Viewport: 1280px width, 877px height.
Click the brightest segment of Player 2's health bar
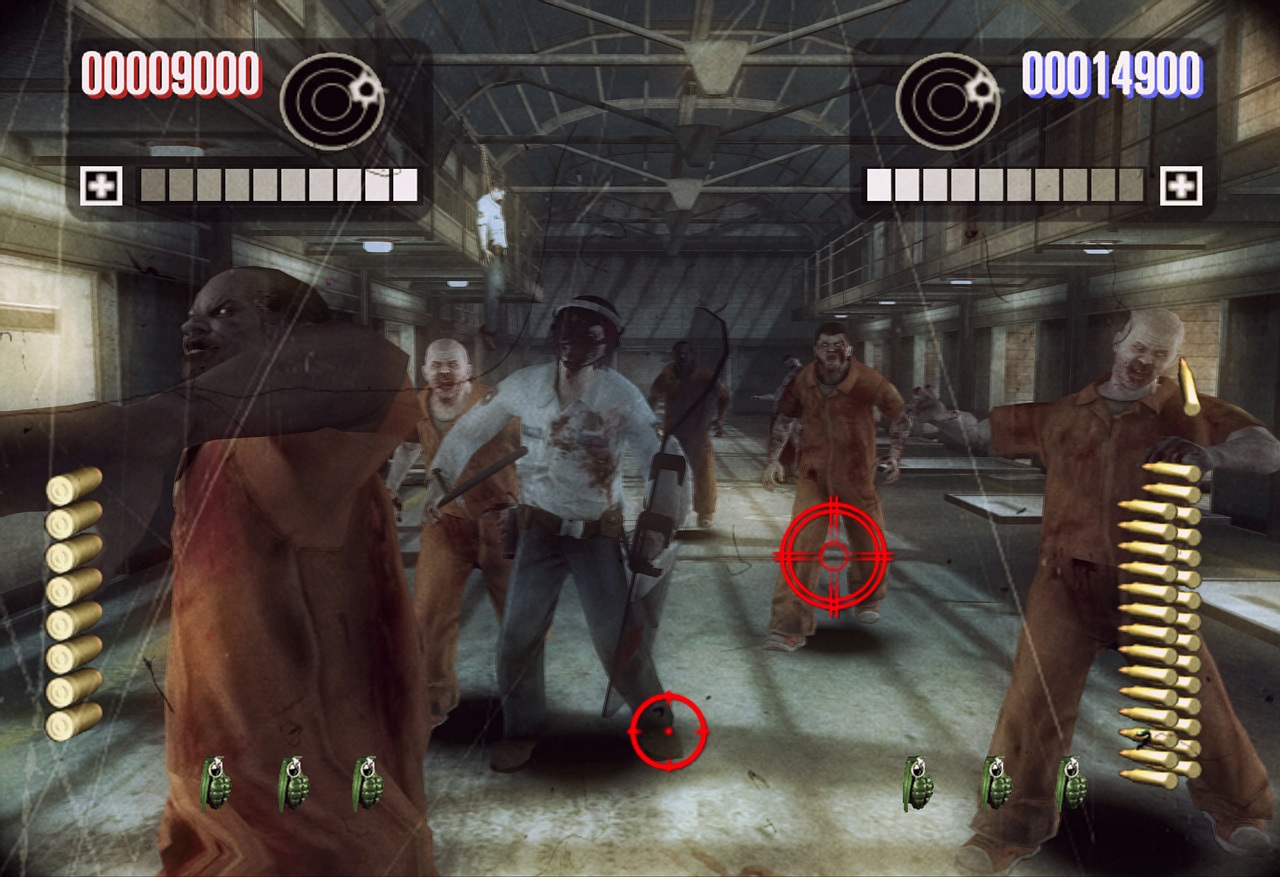coord(880,184)
